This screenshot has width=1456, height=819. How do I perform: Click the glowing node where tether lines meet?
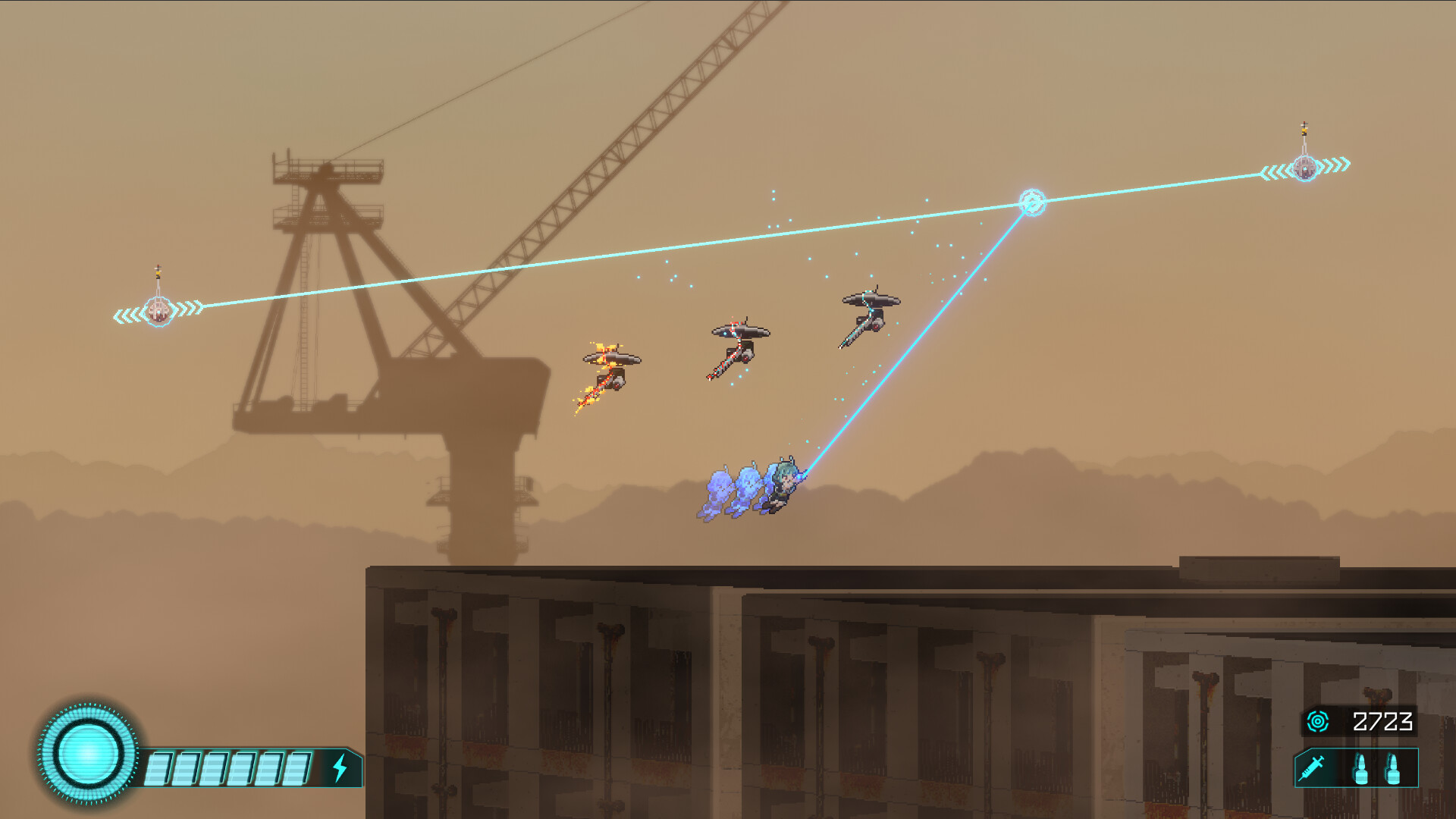[1031, 201]
